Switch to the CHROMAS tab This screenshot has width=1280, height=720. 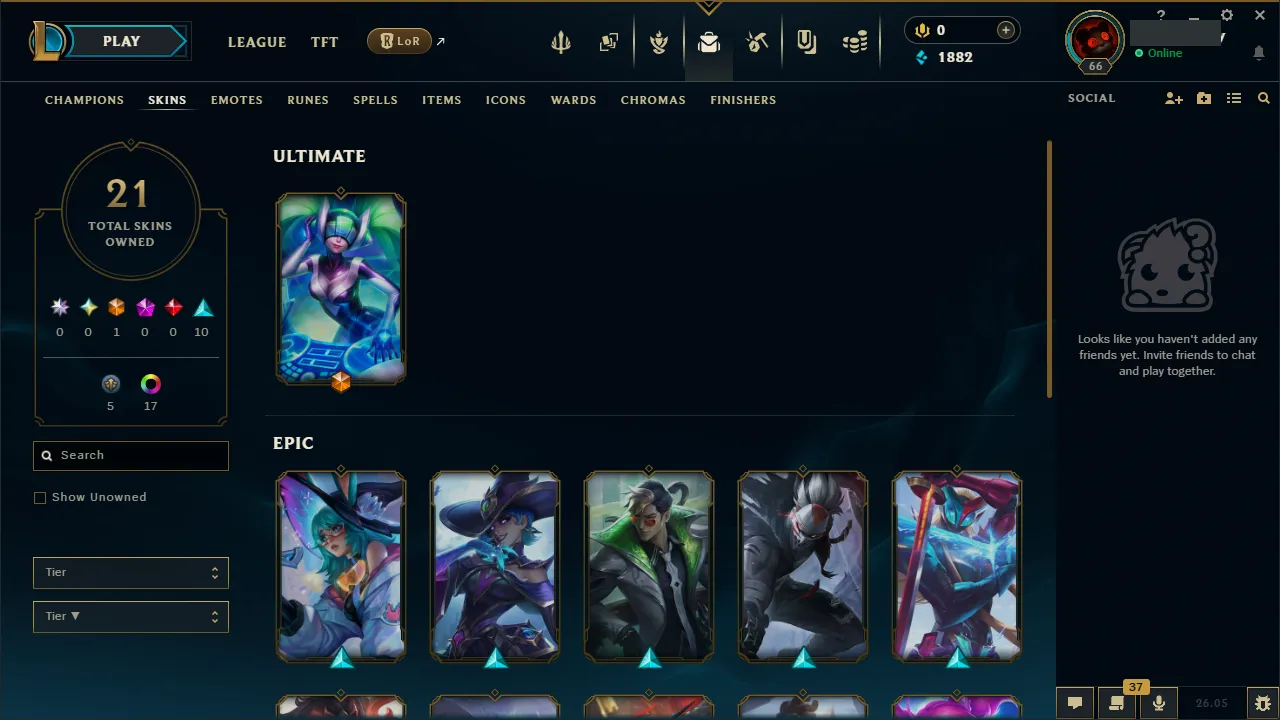(x=653, y=100)
